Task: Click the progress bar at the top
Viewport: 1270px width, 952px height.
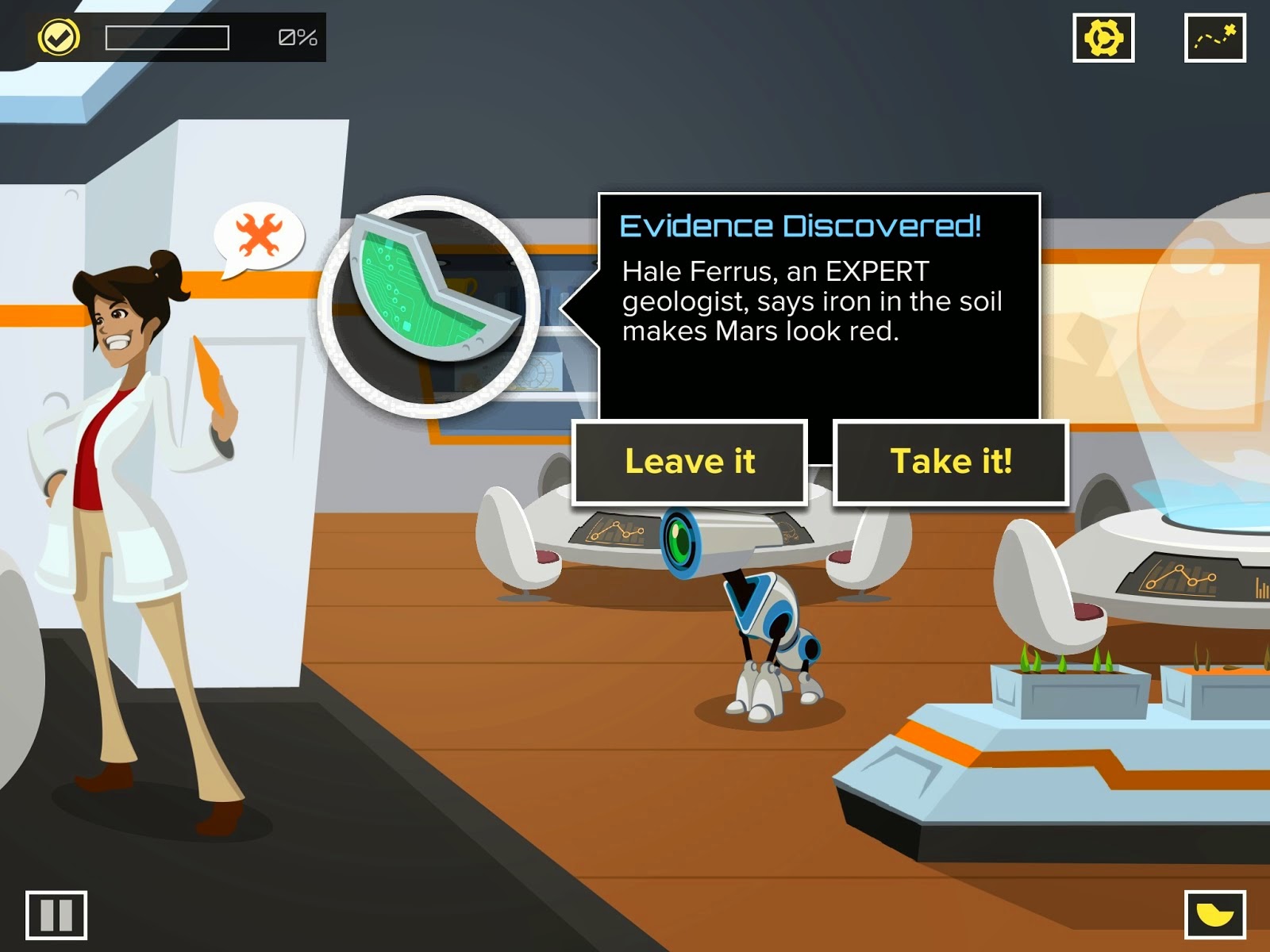Action: [x=167, y=36]
